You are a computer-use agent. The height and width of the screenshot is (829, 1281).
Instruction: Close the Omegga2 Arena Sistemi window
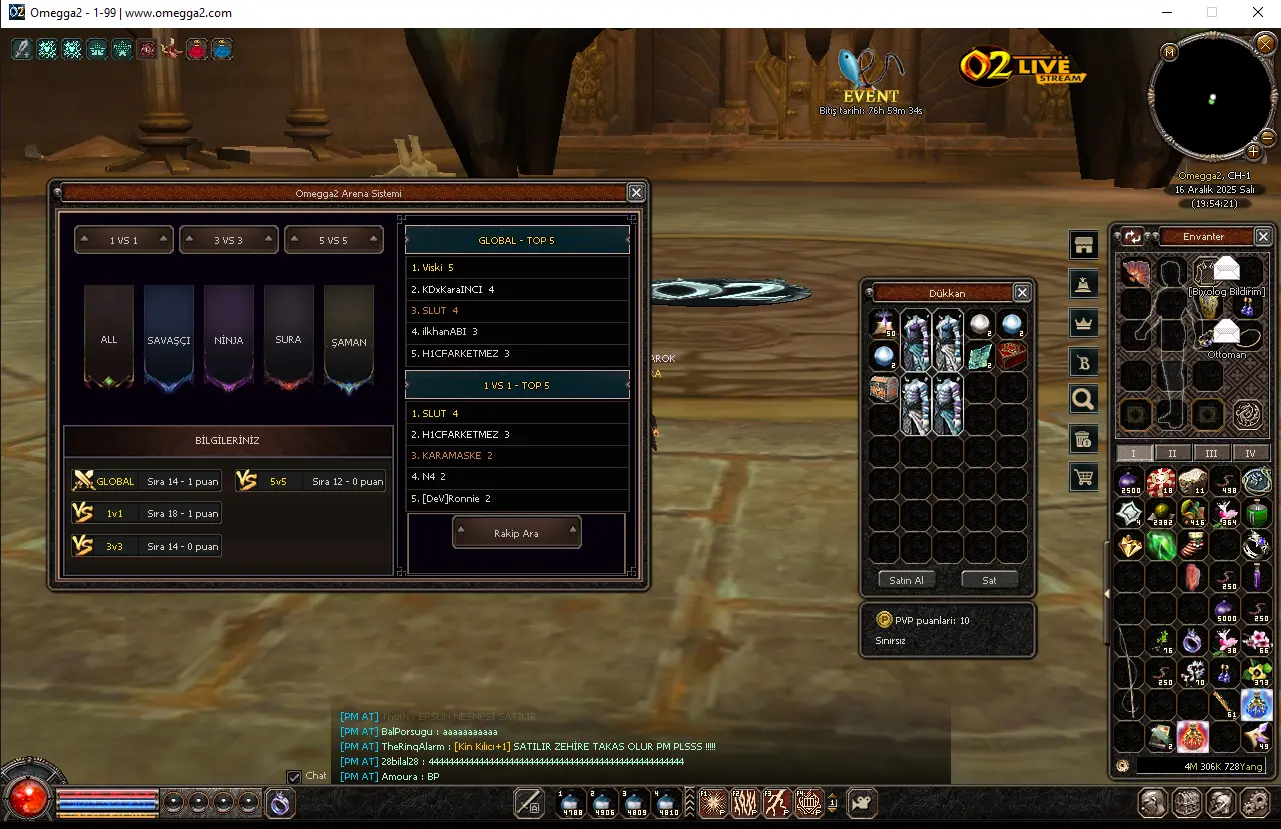(x=636, y=193)
